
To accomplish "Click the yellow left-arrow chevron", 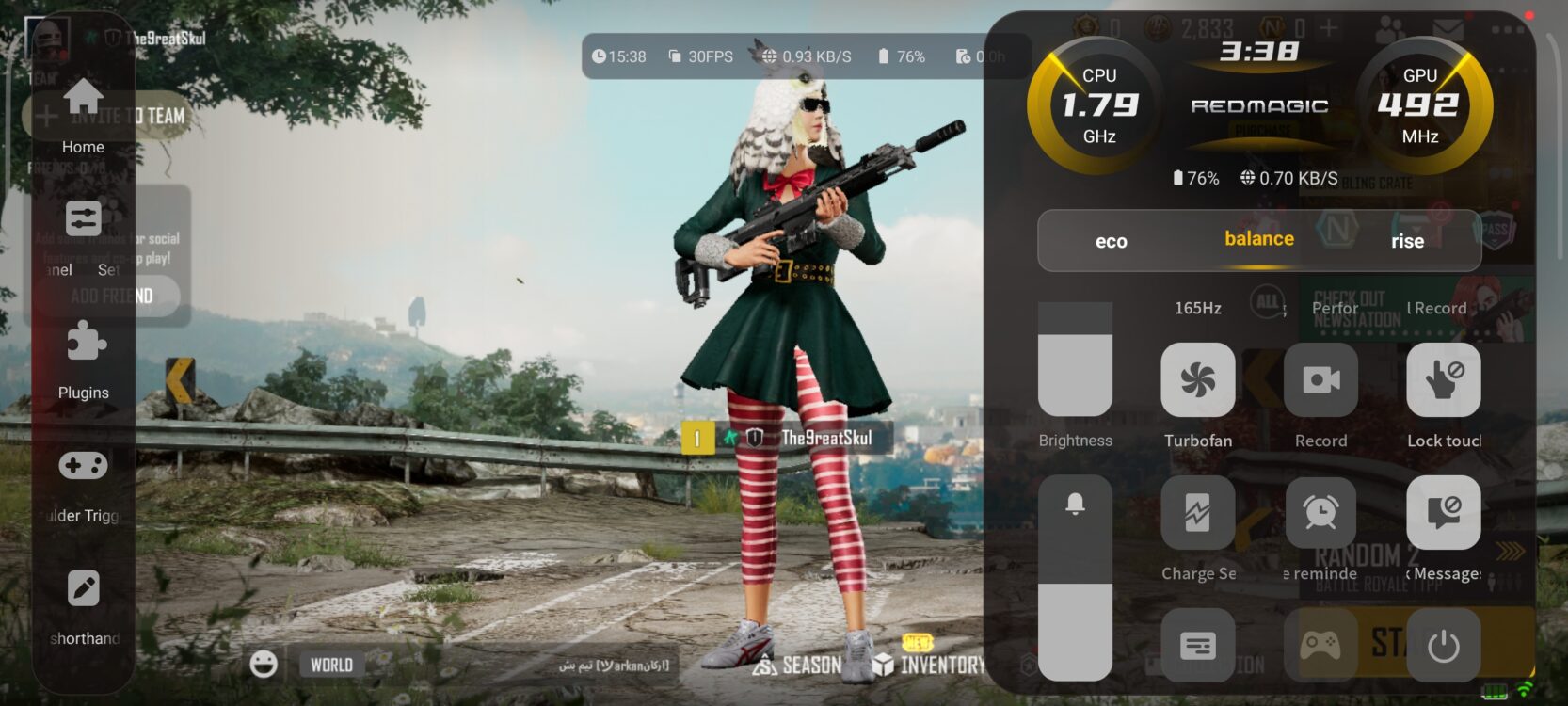I will [180, 380].
